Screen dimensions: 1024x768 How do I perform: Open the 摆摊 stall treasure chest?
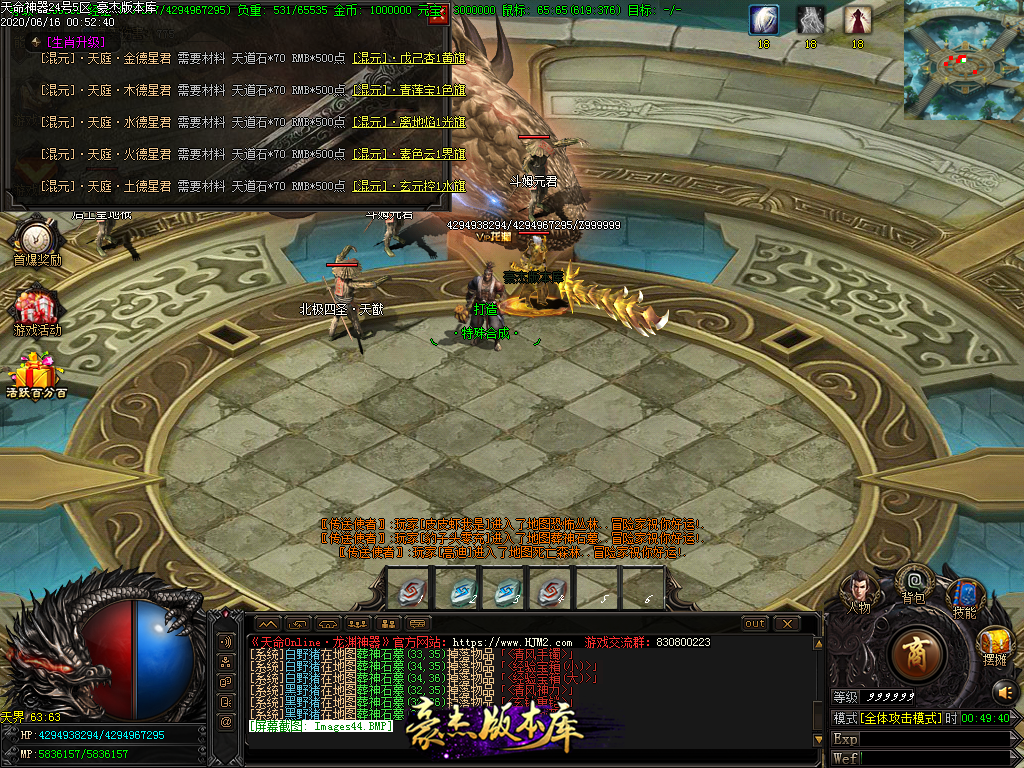tap(994, 641)
